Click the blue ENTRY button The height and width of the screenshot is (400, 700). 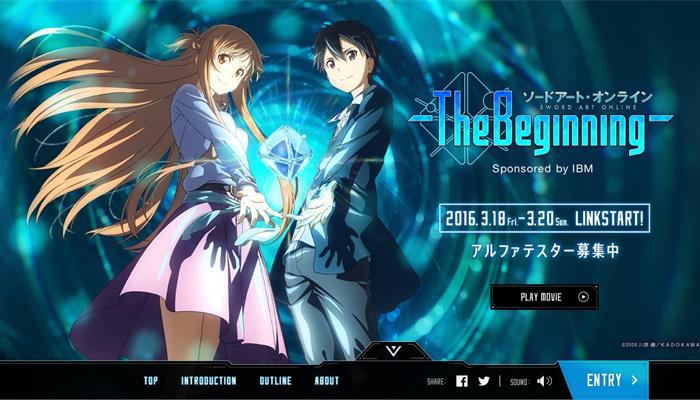612,380
